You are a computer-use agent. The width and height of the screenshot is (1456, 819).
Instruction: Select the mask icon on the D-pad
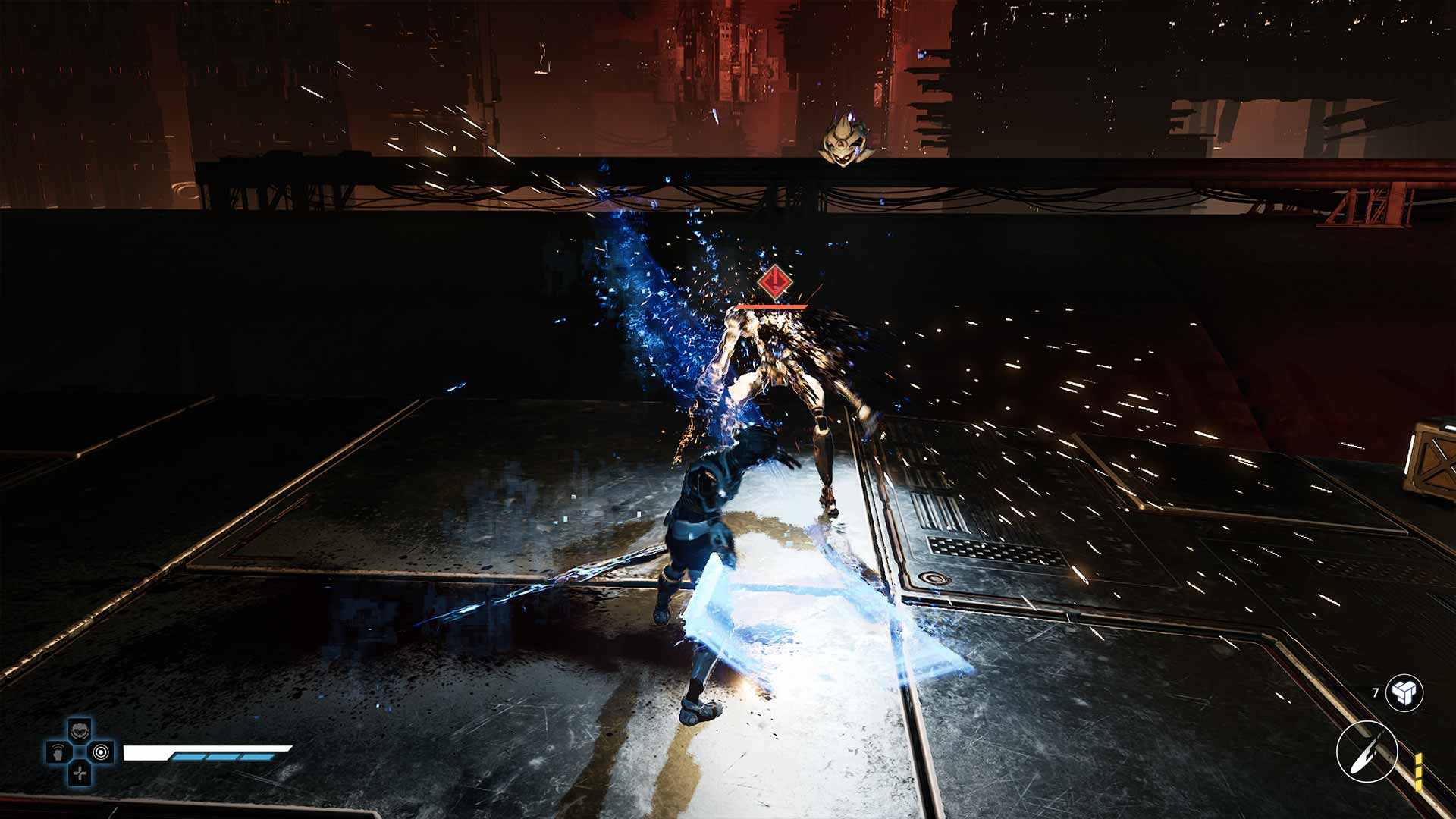point(80,730)
